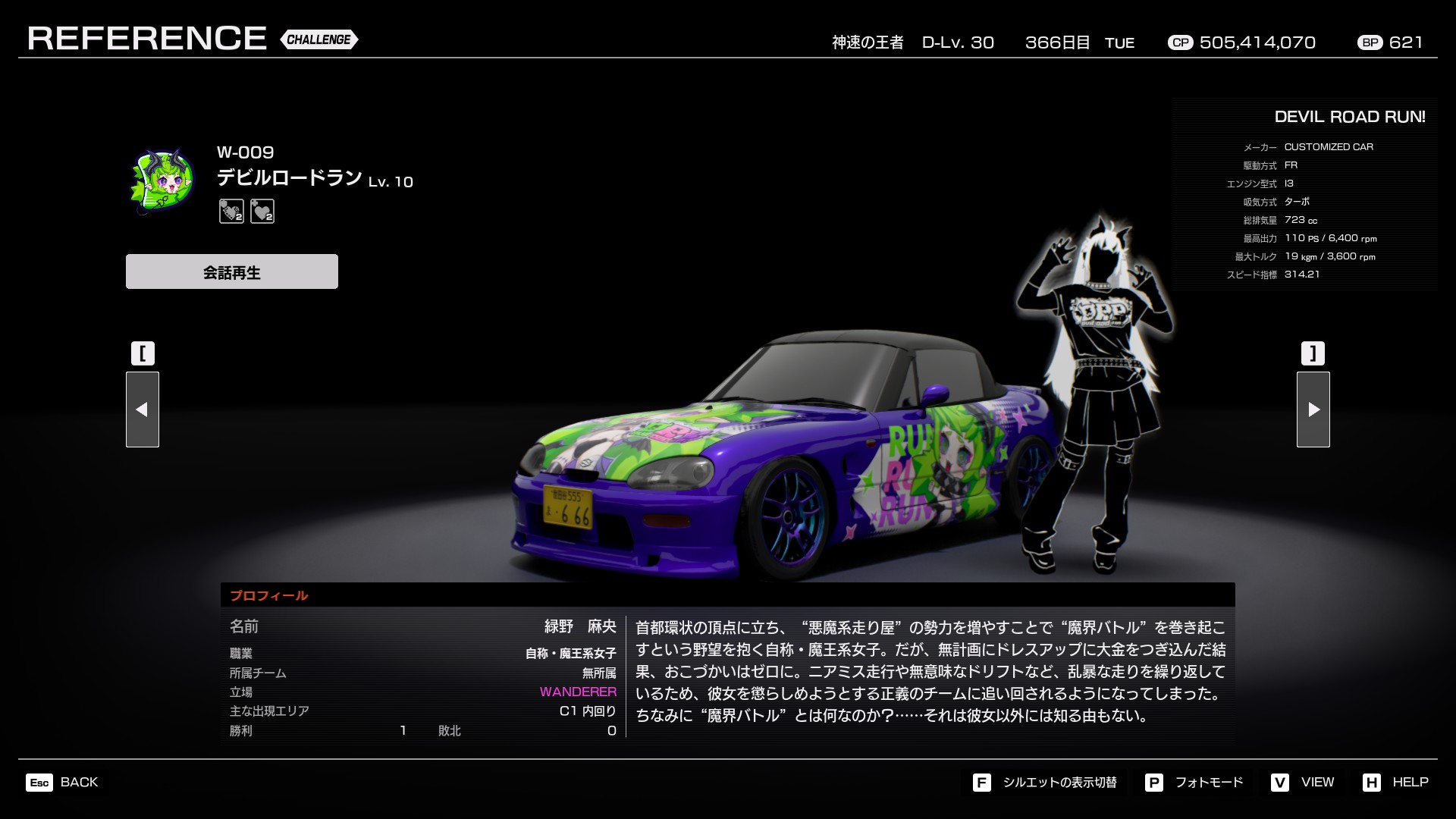Switch to VIEW mode
The width and height of the screenshot is (1456, 819).
click(1304, 783)
